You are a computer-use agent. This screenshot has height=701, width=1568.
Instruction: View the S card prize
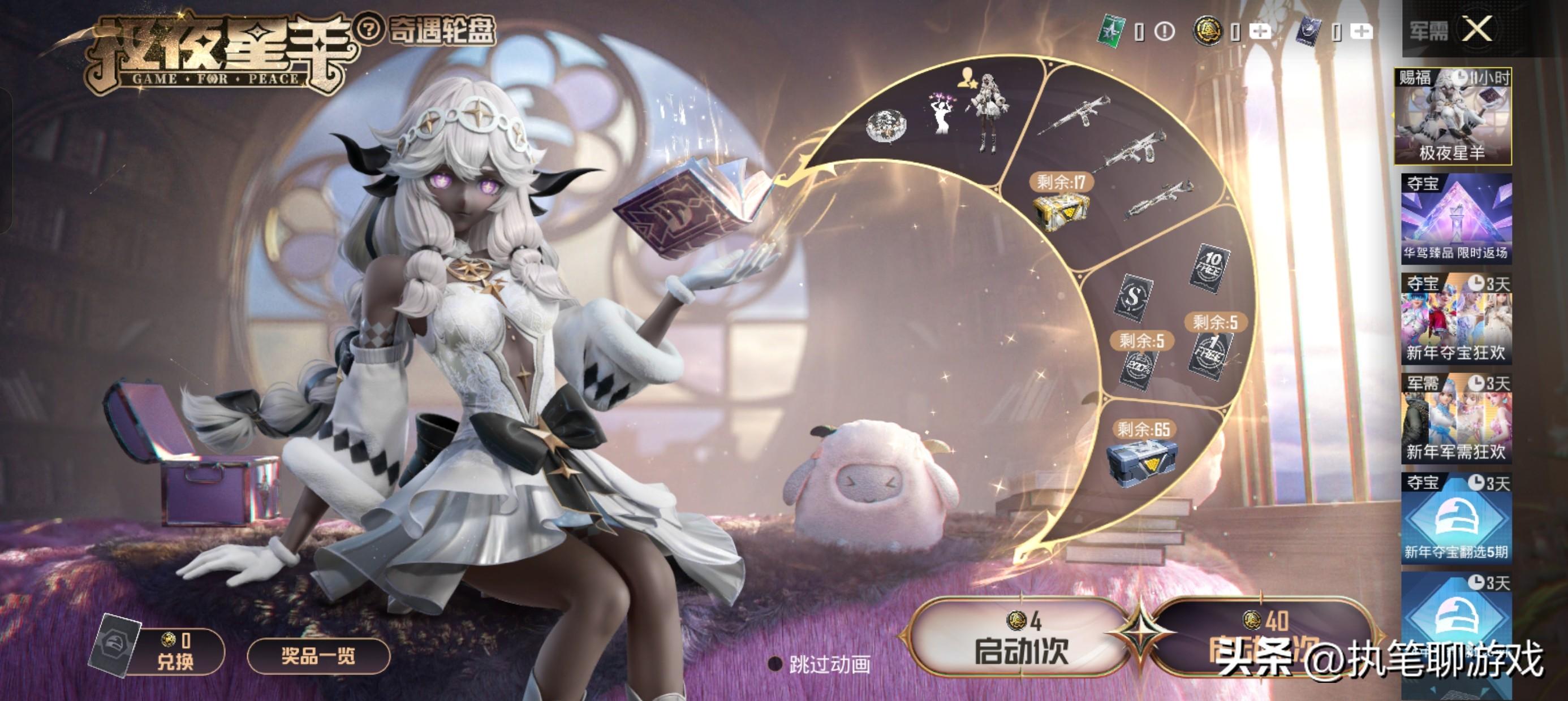[1133, 296]
